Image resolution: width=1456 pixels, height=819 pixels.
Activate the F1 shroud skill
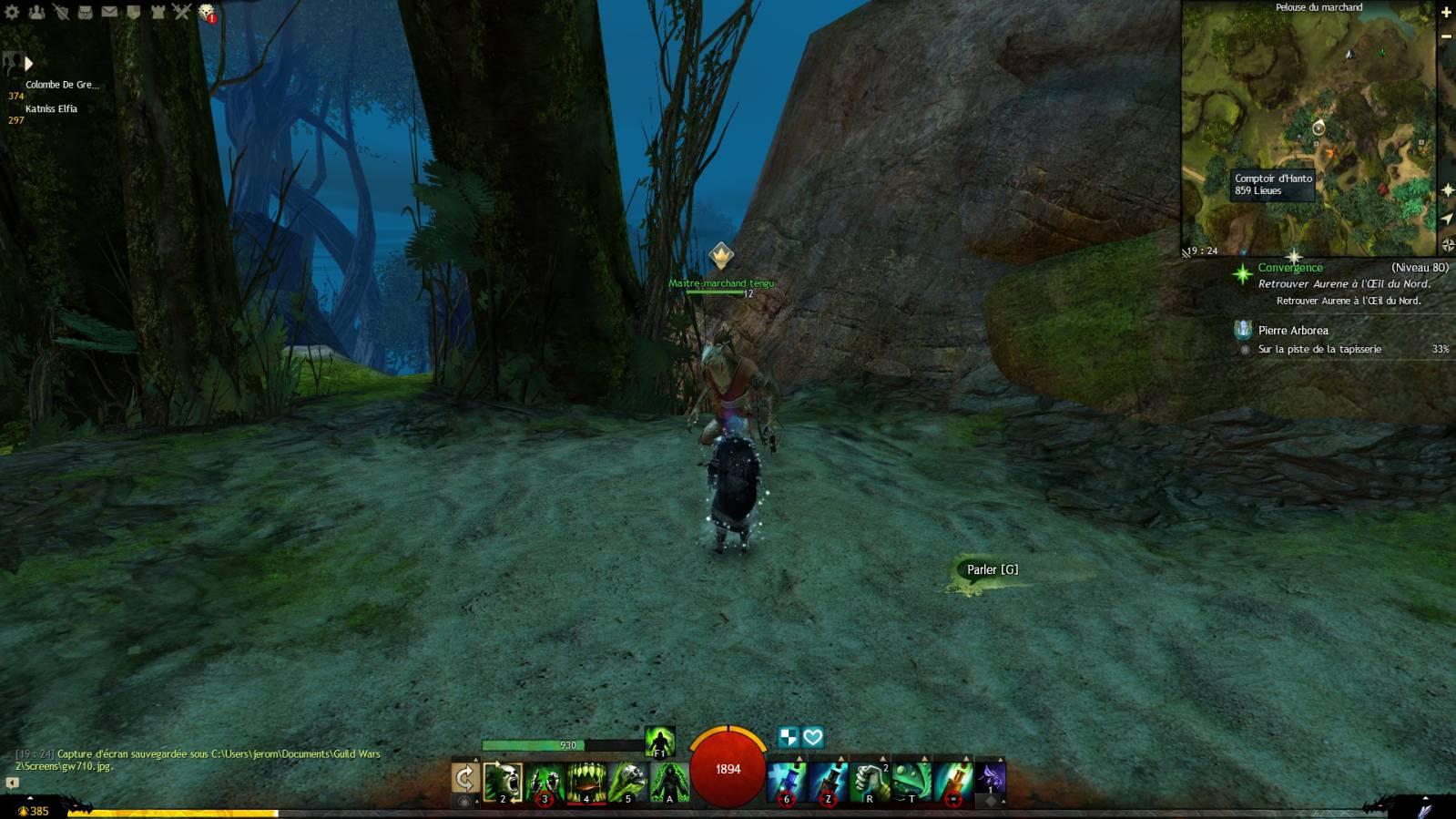660,742
